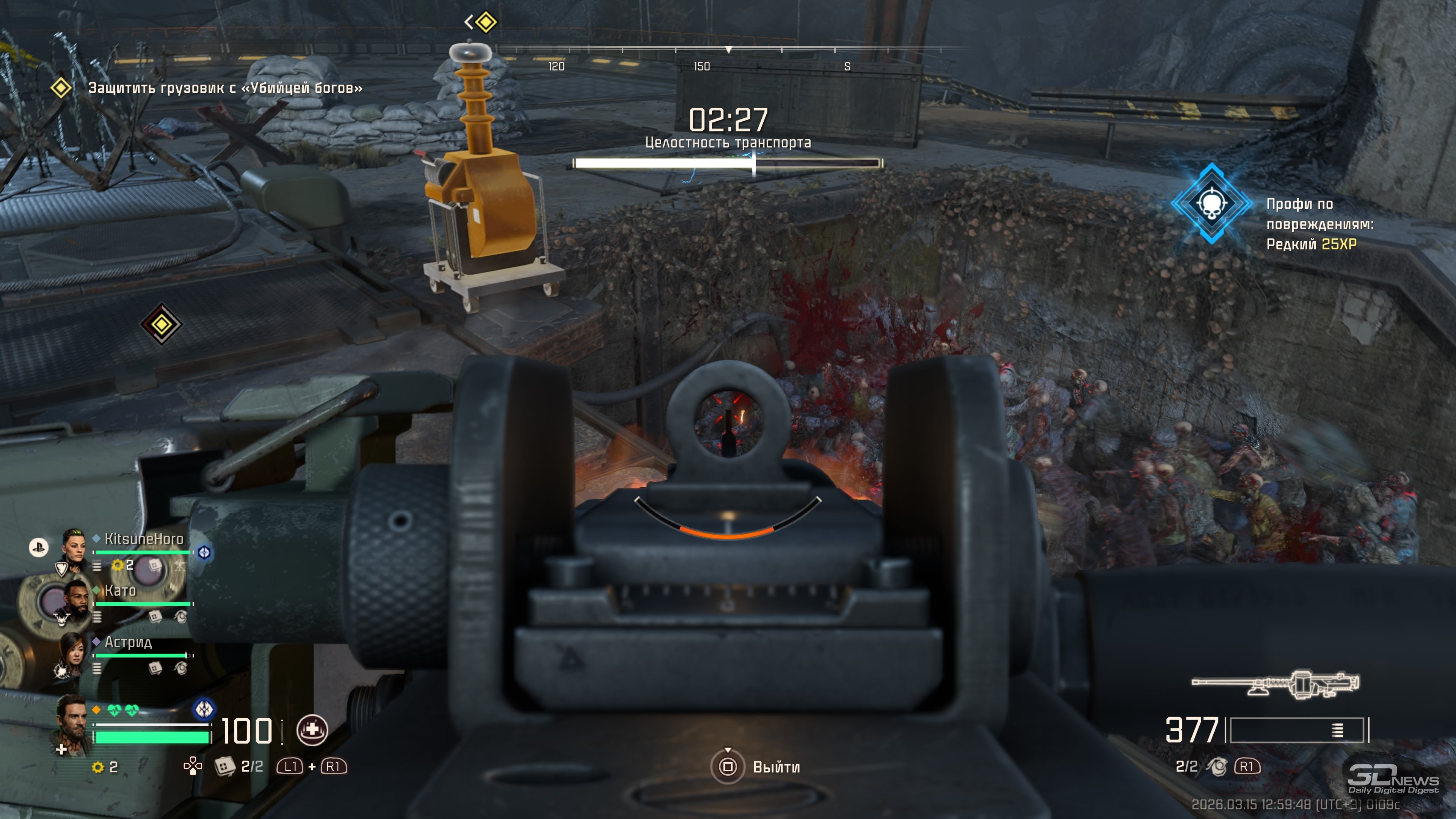Viewport: 1456px width, 819px height.
Task: Click the blue skull damage pro badge
Action: point(1211,204)
